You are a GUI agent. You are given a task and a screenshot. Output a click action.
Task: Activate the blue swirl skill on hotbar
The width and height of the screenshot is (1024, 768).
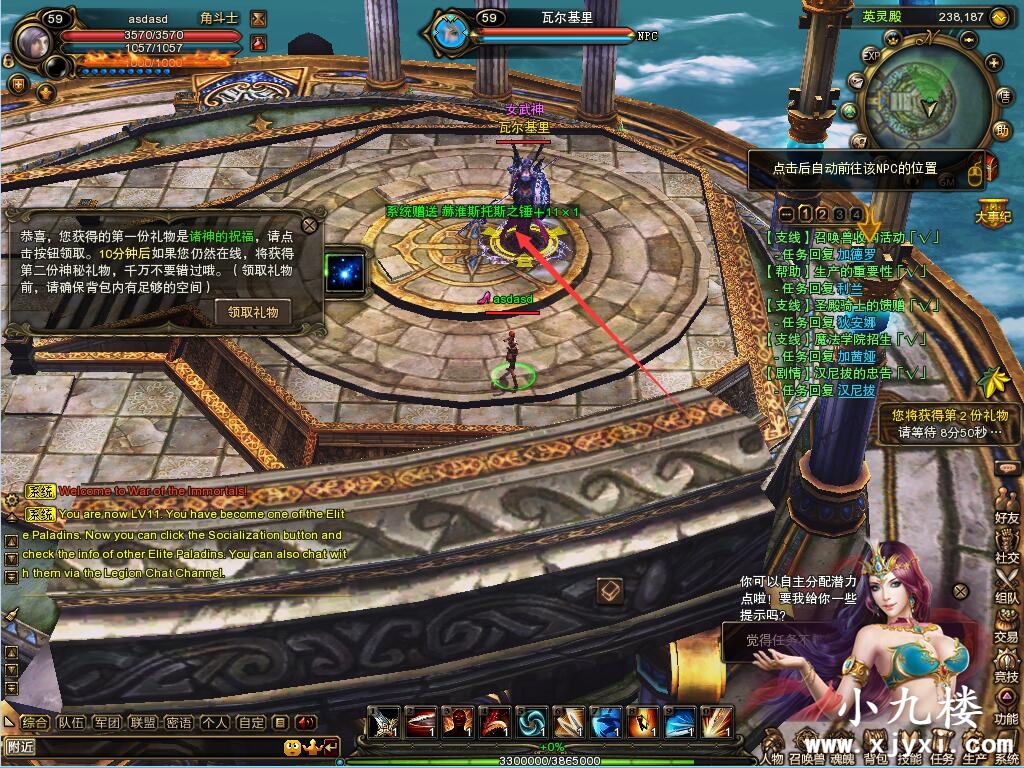tap(531, 721)
